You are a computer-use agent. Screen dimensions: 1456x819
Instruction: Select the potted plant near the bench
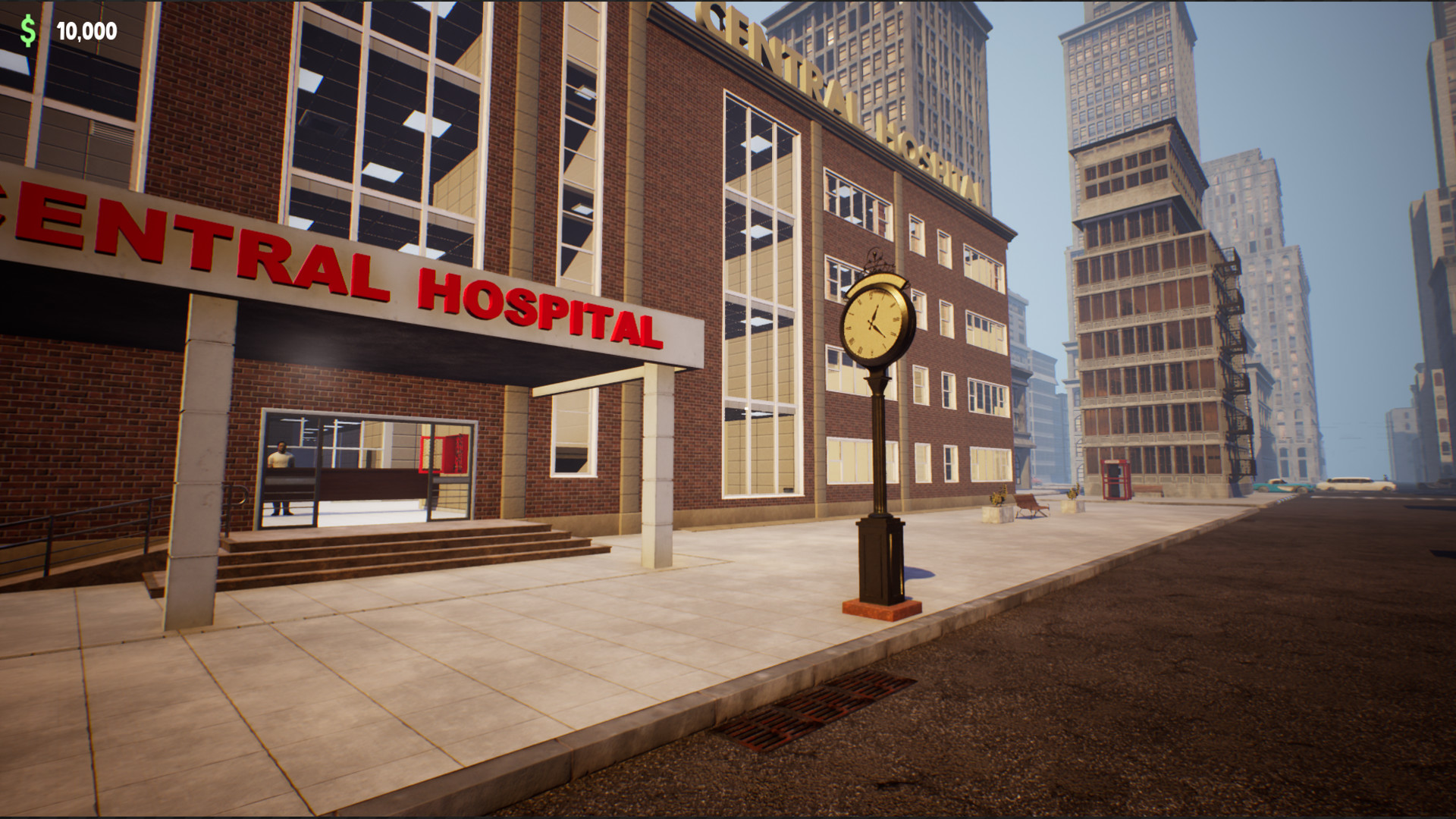click(998, 497)
